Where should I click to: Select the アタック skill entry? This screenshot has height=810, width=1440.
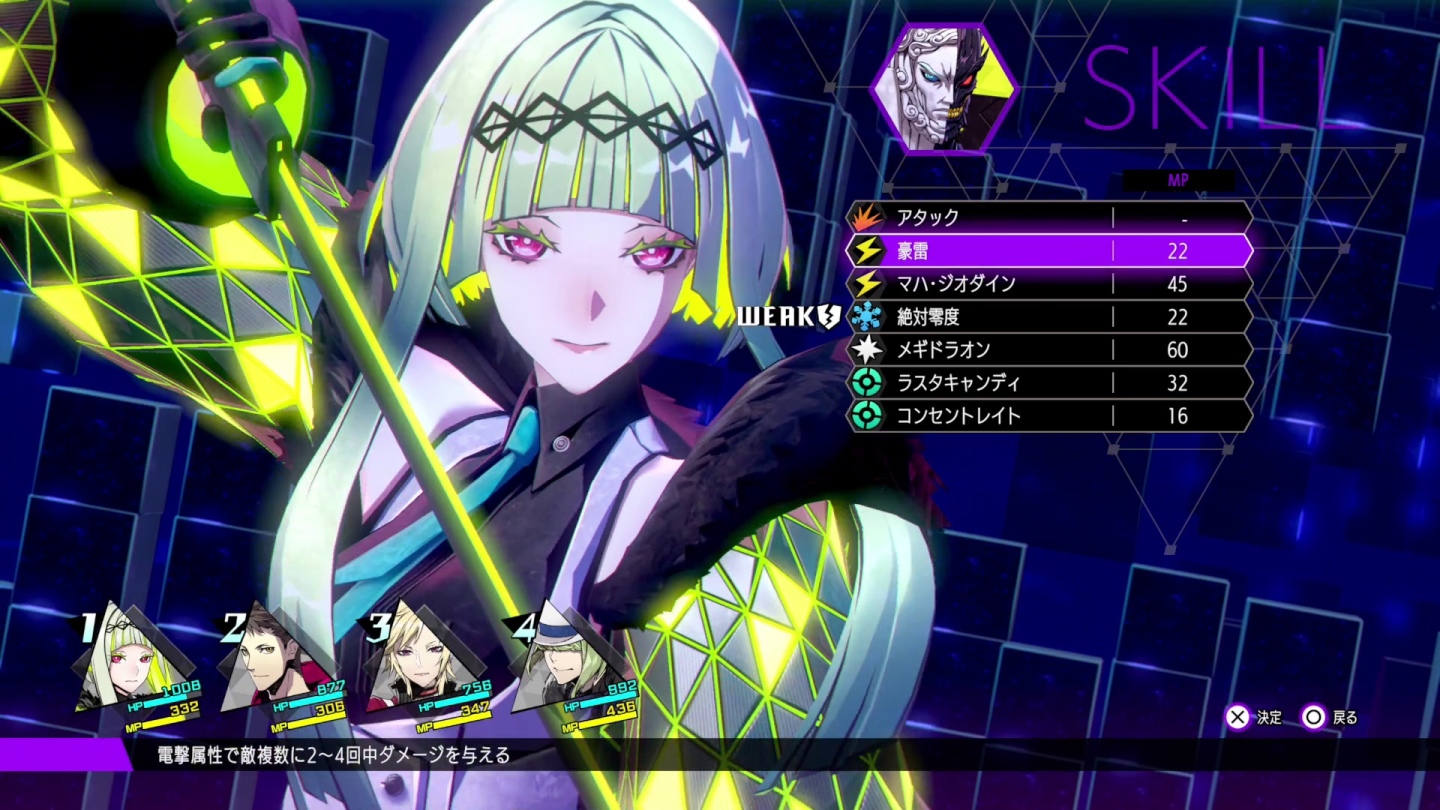pos(1048,217)
